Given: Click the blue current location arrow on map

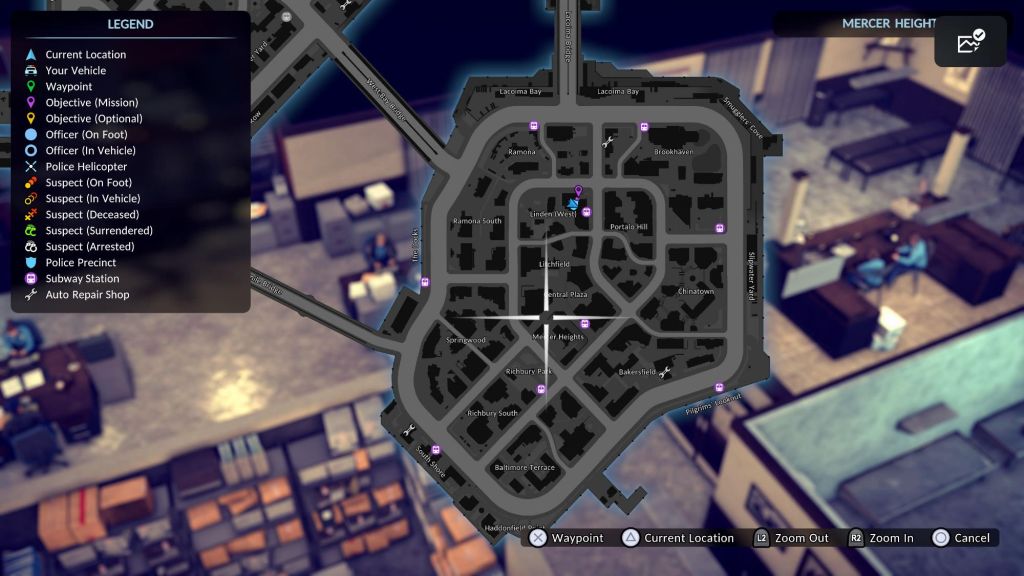Looking at the screenshot, I should pyautogui.click(x=573, y=203).
